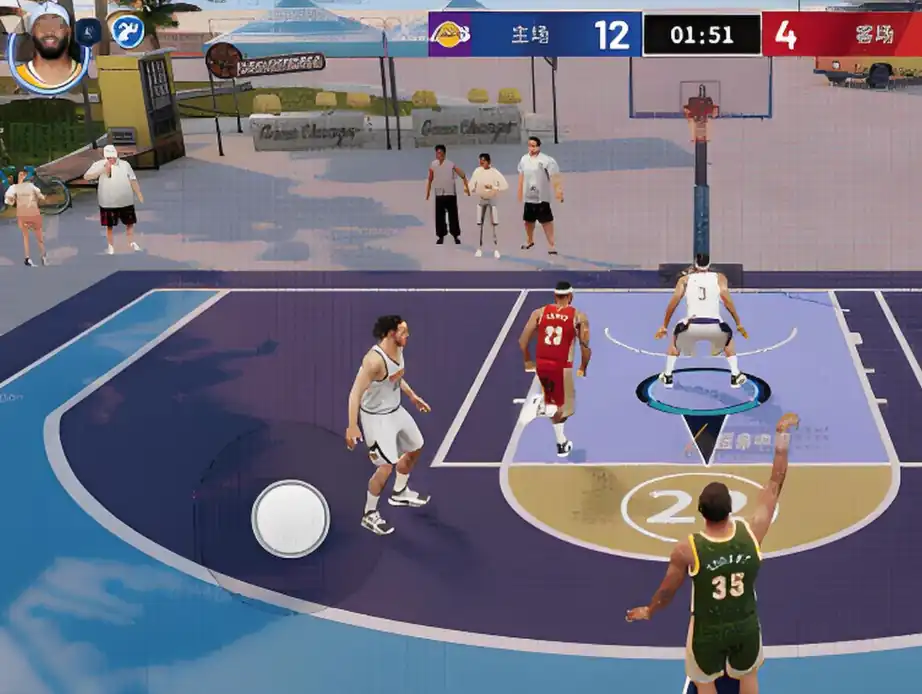Activate the blue running-figure skill icon
The height and width of the screenshot is (694, 922).
coord(127,31)
